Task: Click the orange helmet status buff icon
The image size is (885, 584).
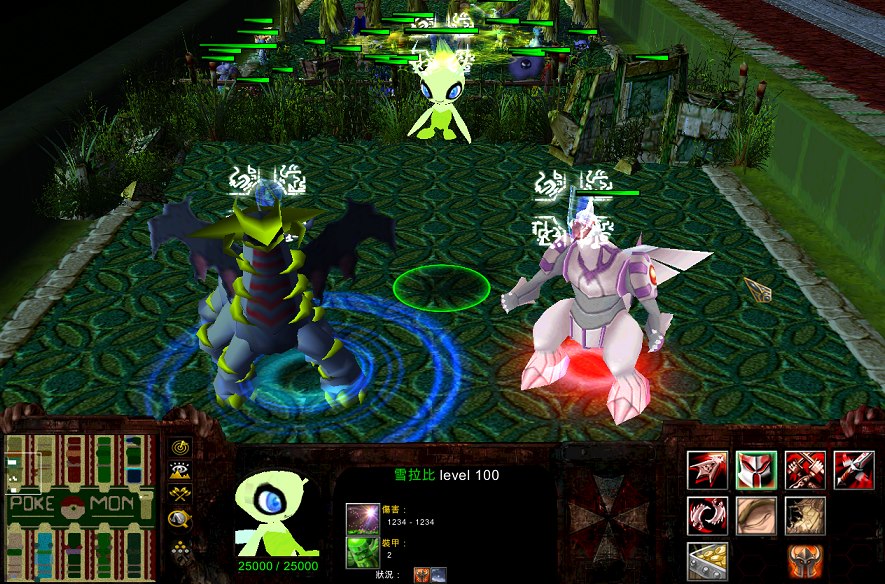Action: (421, 574)
